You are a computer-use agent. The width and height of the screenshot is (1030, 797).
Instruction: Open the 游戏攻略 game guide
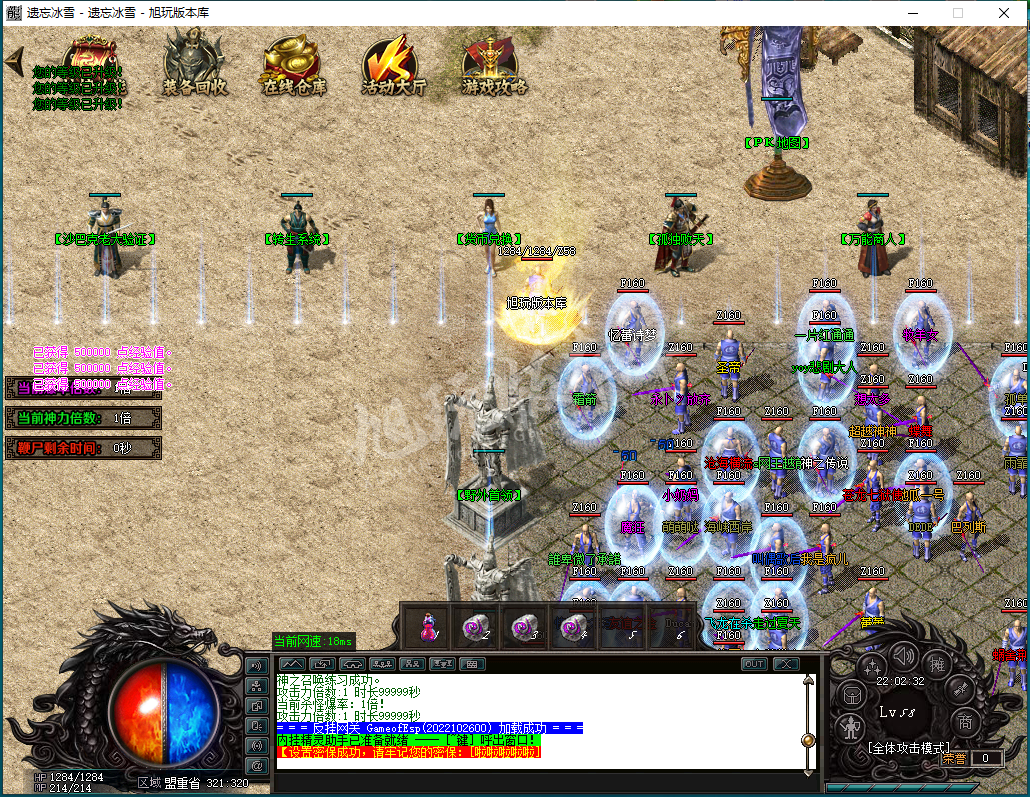click(494, 64)
